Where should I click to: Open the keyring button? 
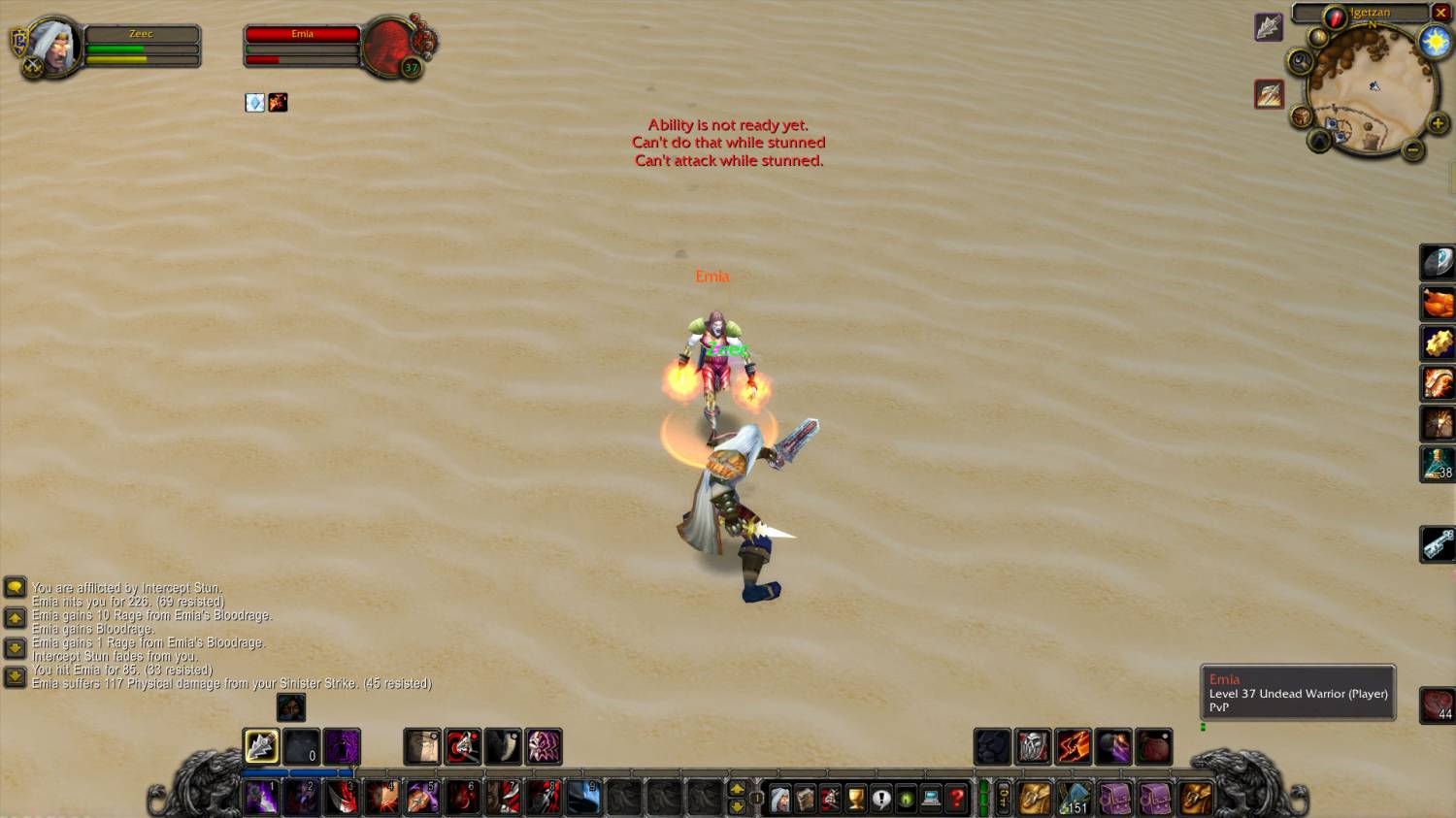(1004, 799)
